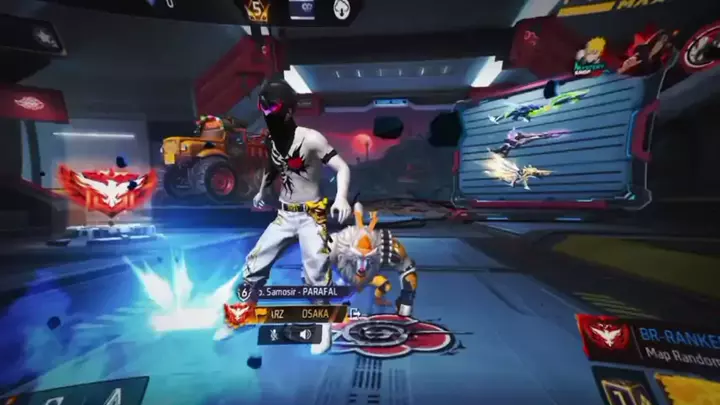Toggle the microphone mute icon

[272, 335]
